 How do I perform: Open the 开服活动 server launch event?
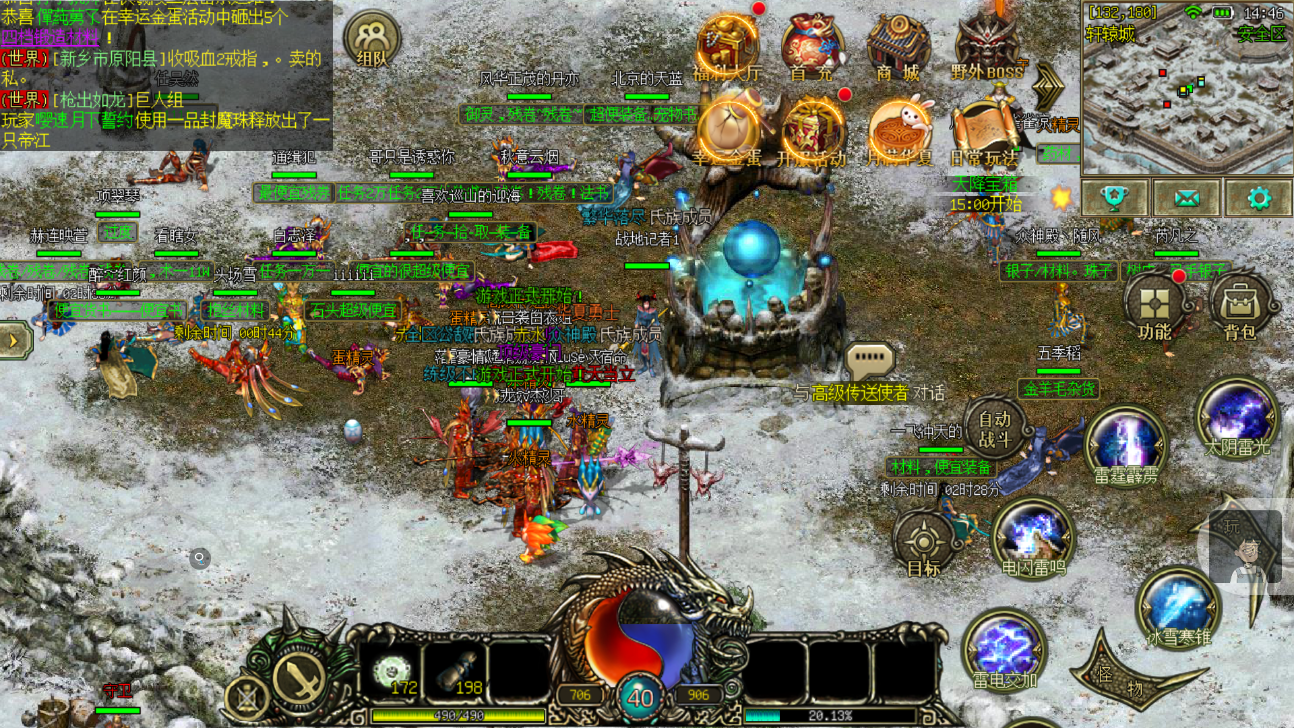click(812, 130)
